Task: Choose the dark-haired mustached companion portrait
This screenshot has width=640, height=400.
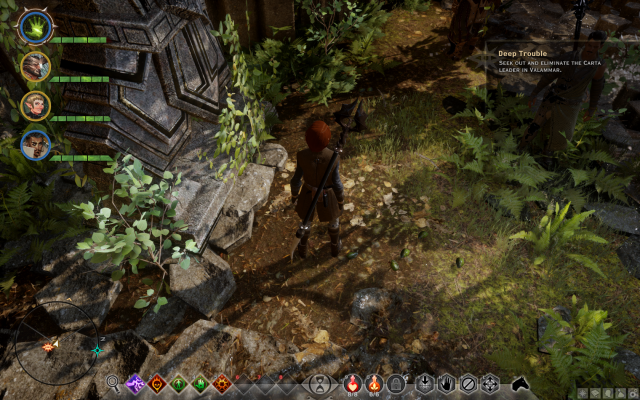Action: tap(36, 145)
